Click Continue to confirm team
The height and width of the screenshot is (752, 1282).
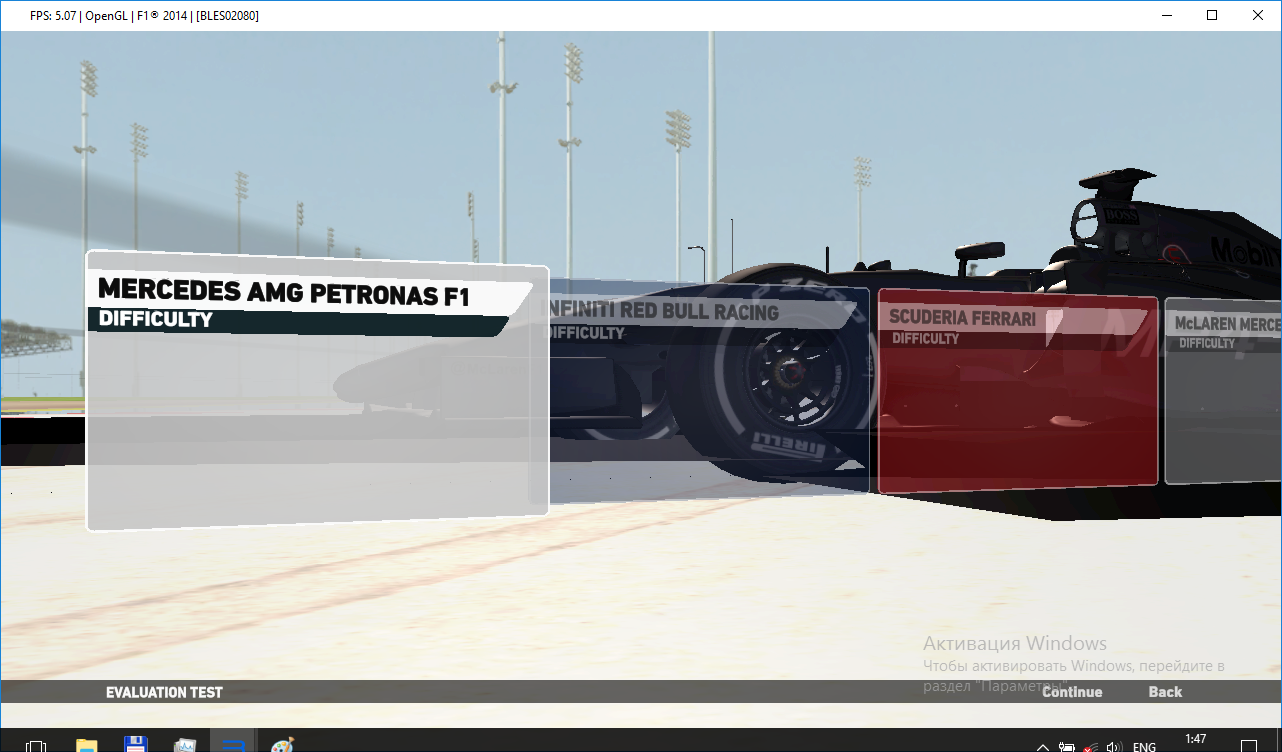tap(1072, 692)
